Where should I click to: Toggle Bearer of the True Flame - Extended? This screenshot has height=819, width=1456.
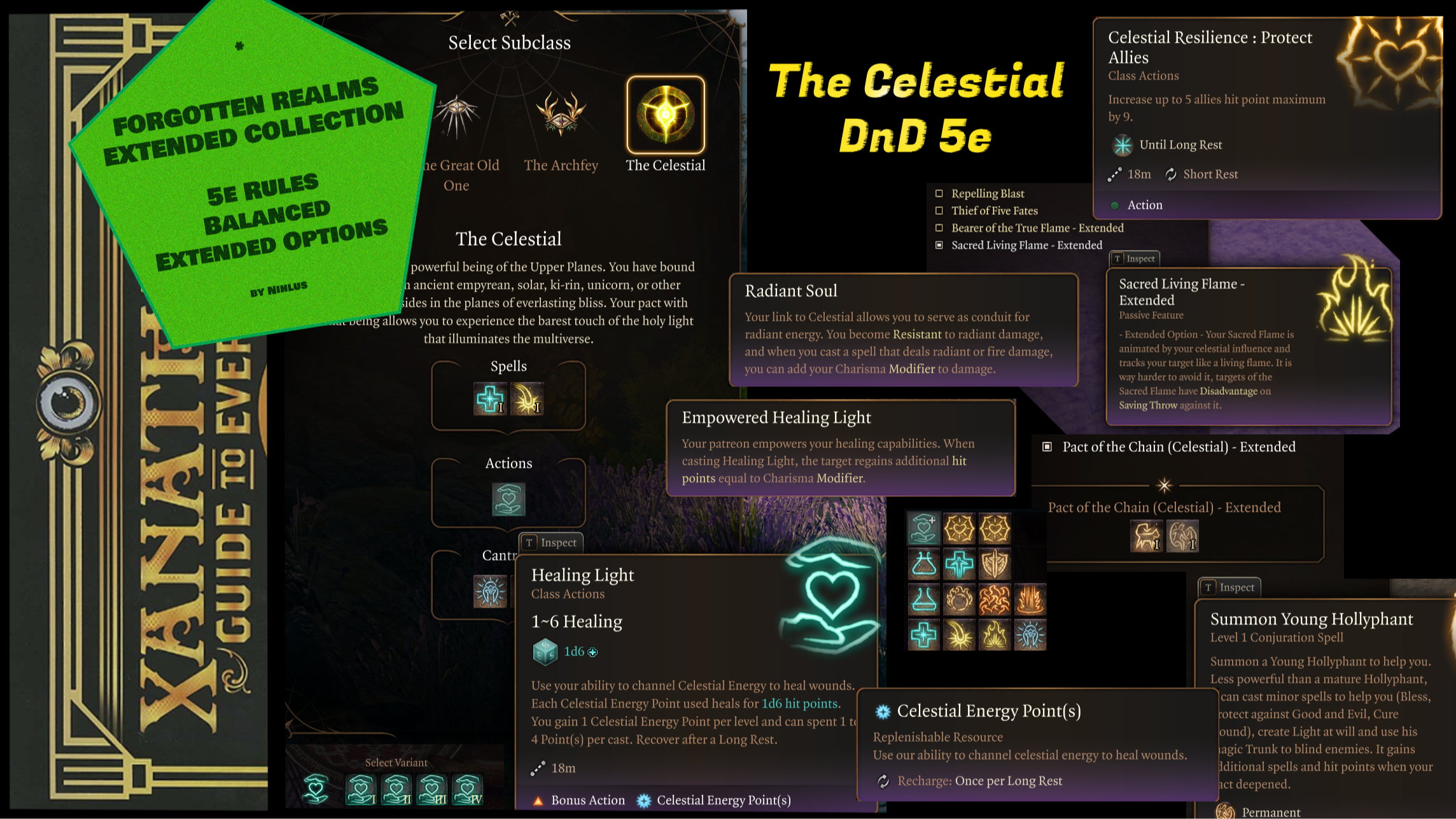(939, 228)
